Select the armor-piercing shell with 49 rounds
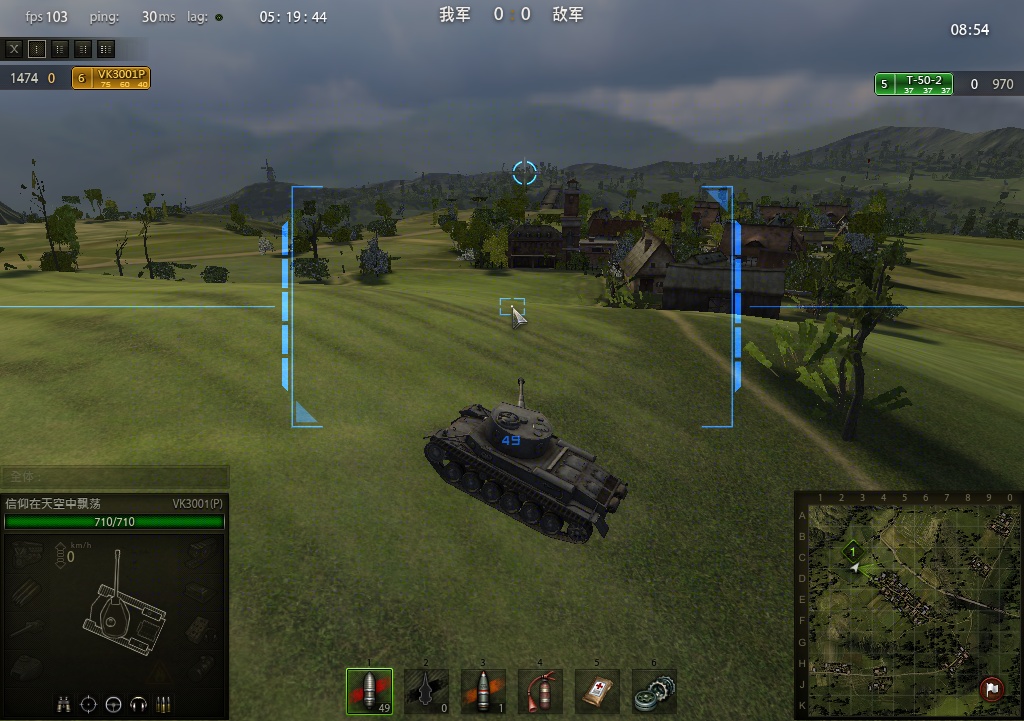Image resolution: width=1024 pixels, height=721 pixels. [x=369, y=691]
